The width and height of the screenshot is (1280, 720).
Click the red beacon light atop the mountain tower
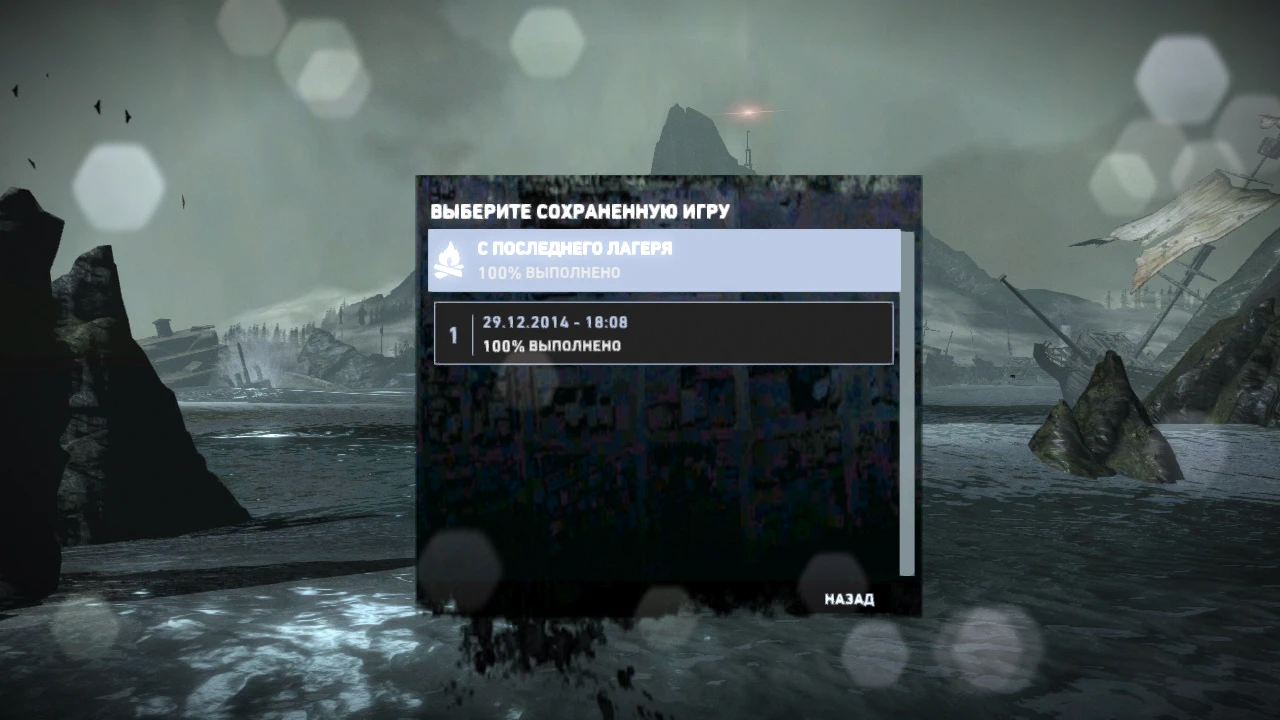tap(746, 110)
